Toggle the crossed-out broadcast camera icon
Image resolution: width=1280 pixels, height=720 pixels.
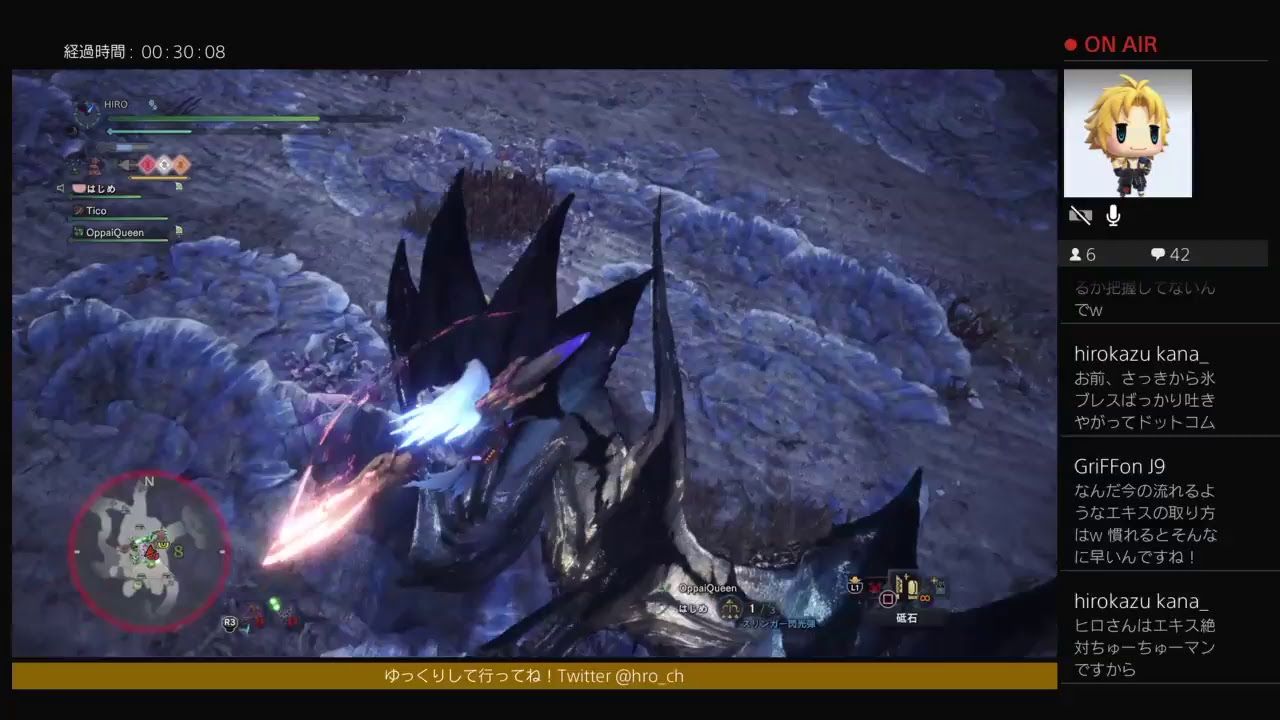[1080, 216]
